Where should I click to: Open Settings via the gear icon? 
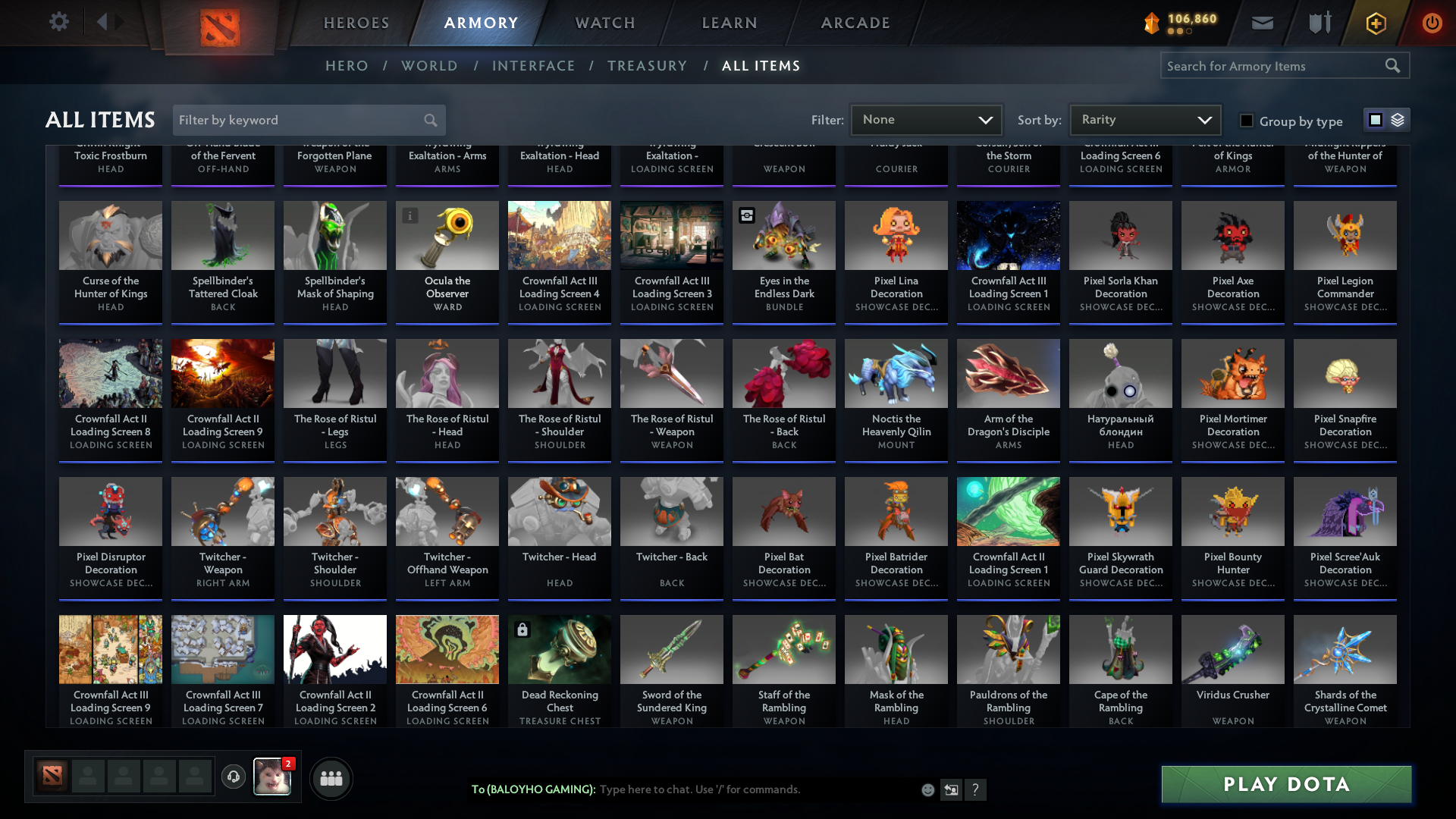59,22
